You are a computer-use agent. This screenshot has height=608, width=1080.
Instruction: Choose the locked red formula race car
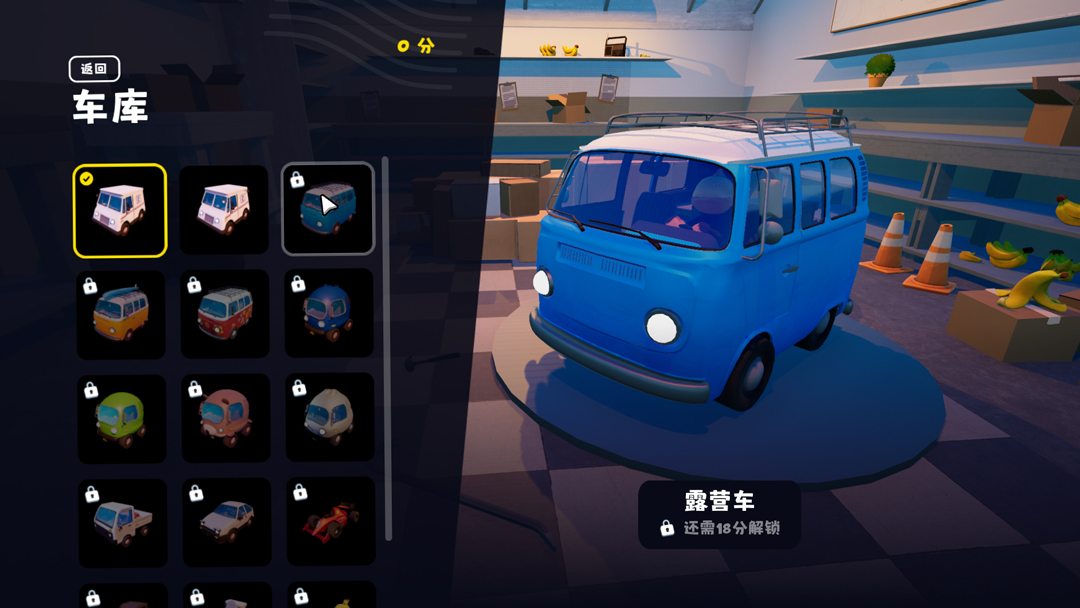point(331,521)
